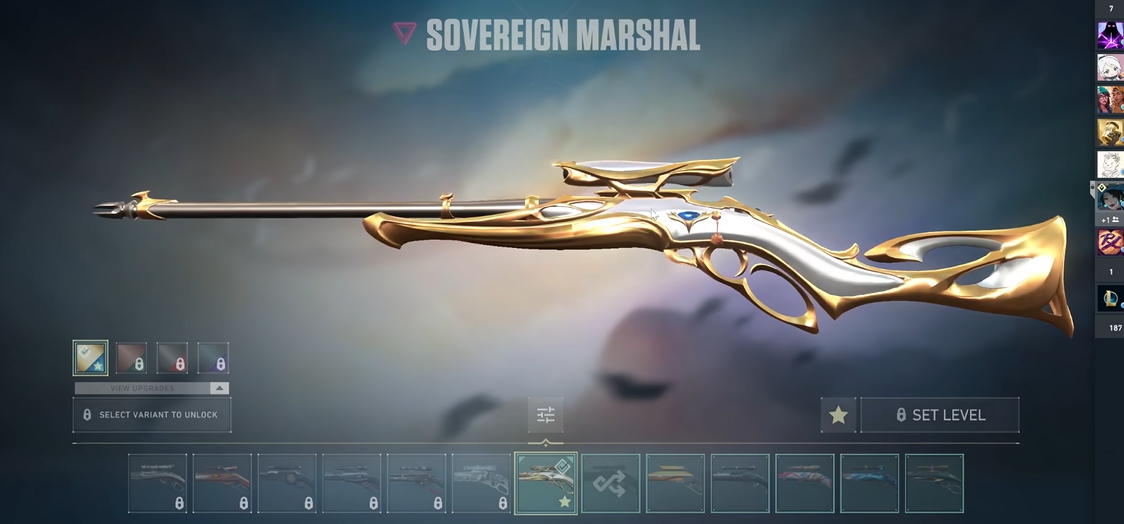
Task: Open the white-haired avatar in sidebar
Action: (x=1110, y=67)
